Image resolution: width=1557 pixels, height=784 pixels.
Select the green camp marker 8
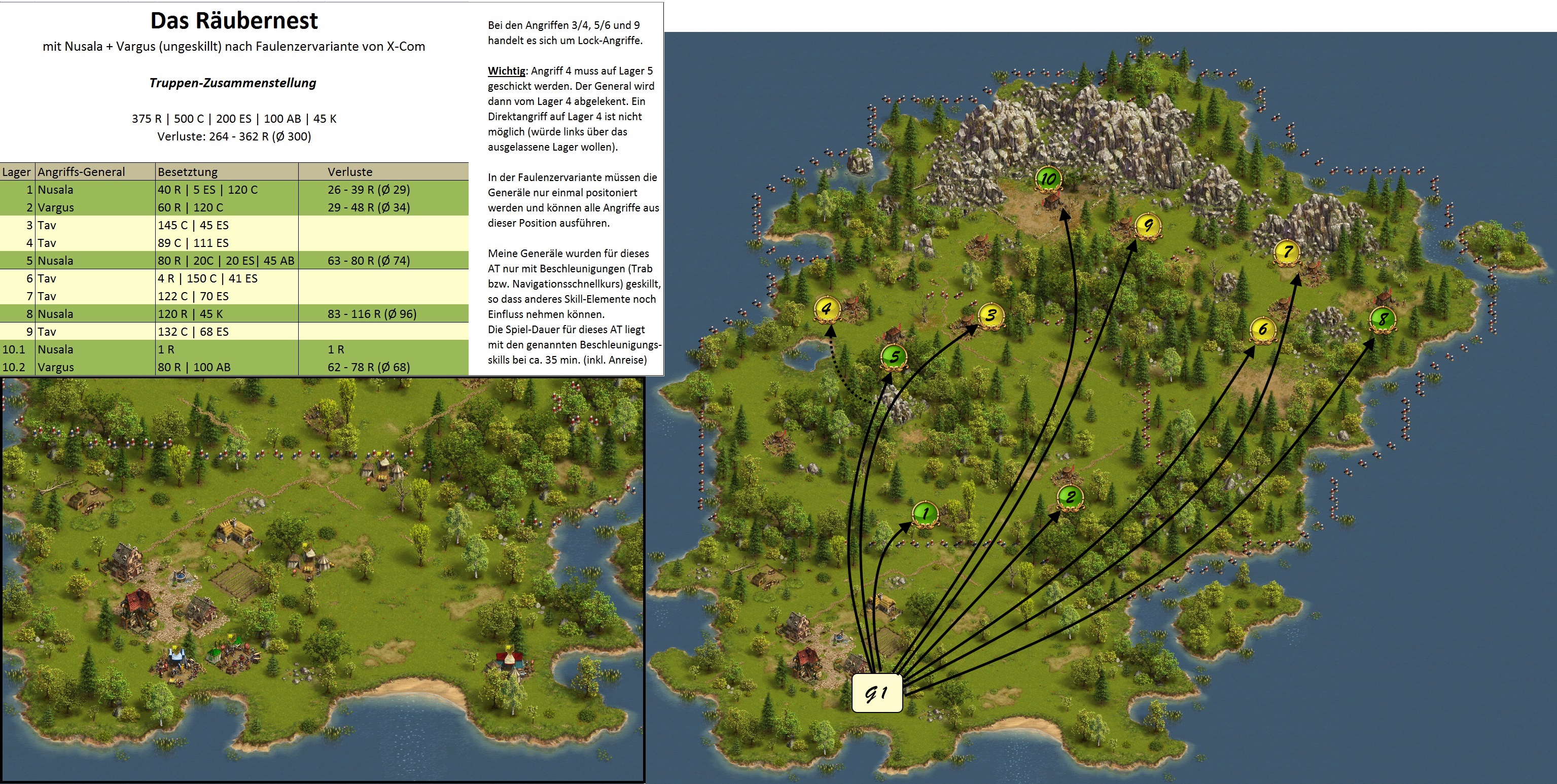point(1383,318)
